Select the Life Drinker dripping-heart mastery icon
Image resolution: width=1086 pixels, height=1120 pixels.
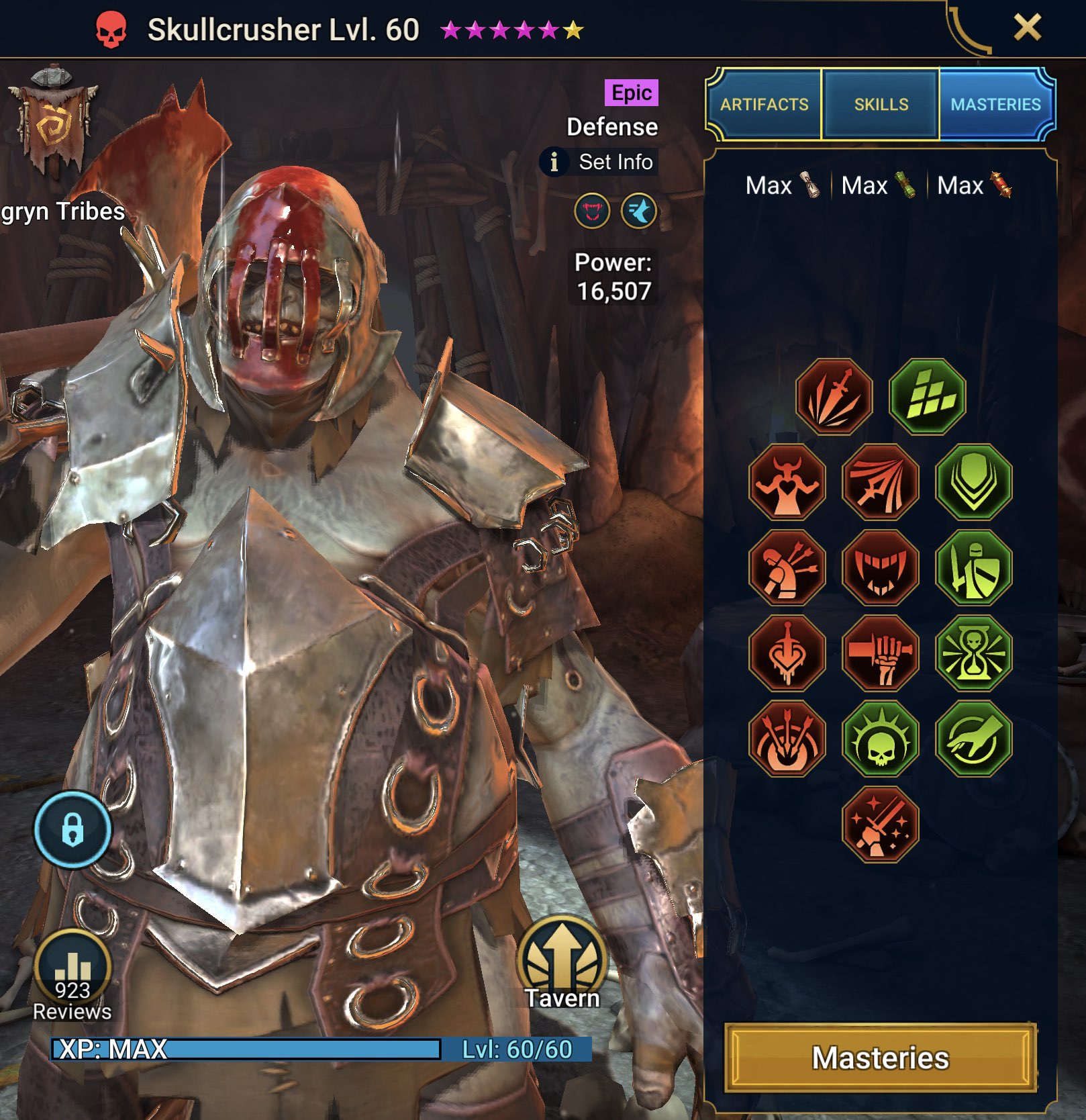point(789,655)
